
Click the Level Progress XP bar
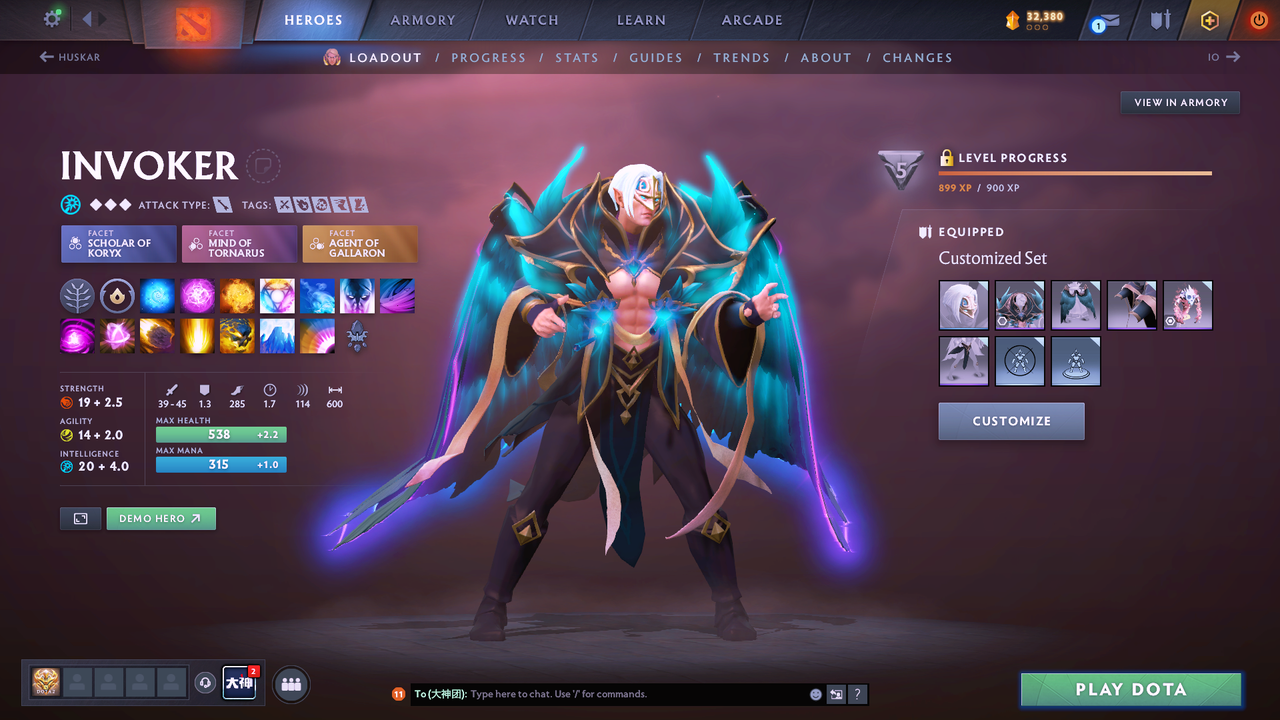pyautogui.click(x=1075, y=172)
